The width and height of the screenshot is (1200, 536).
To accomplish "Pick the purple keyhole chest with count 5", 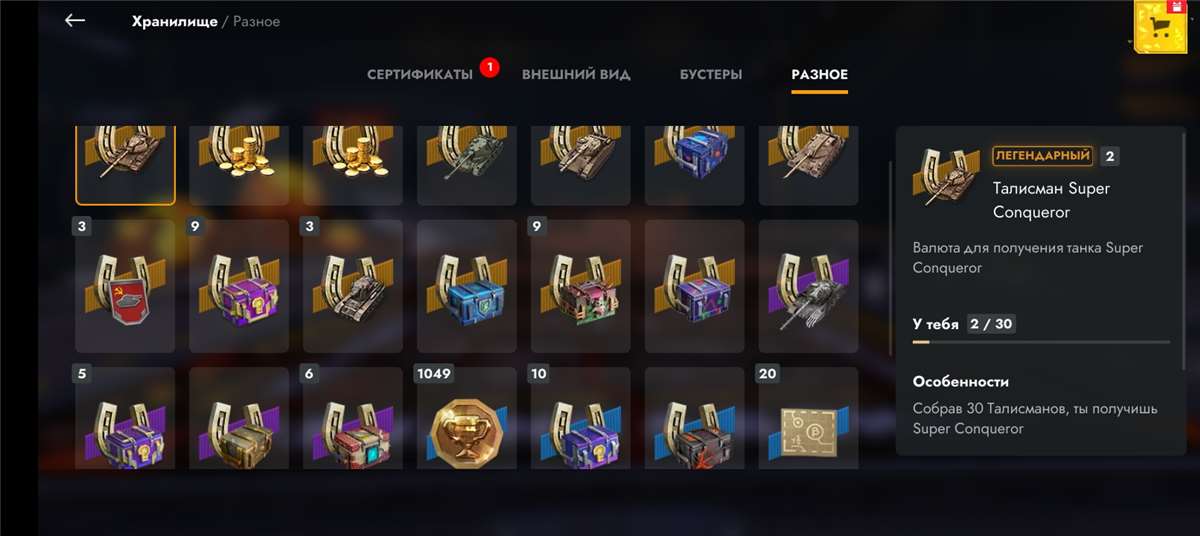I will [x=125, y=420].
